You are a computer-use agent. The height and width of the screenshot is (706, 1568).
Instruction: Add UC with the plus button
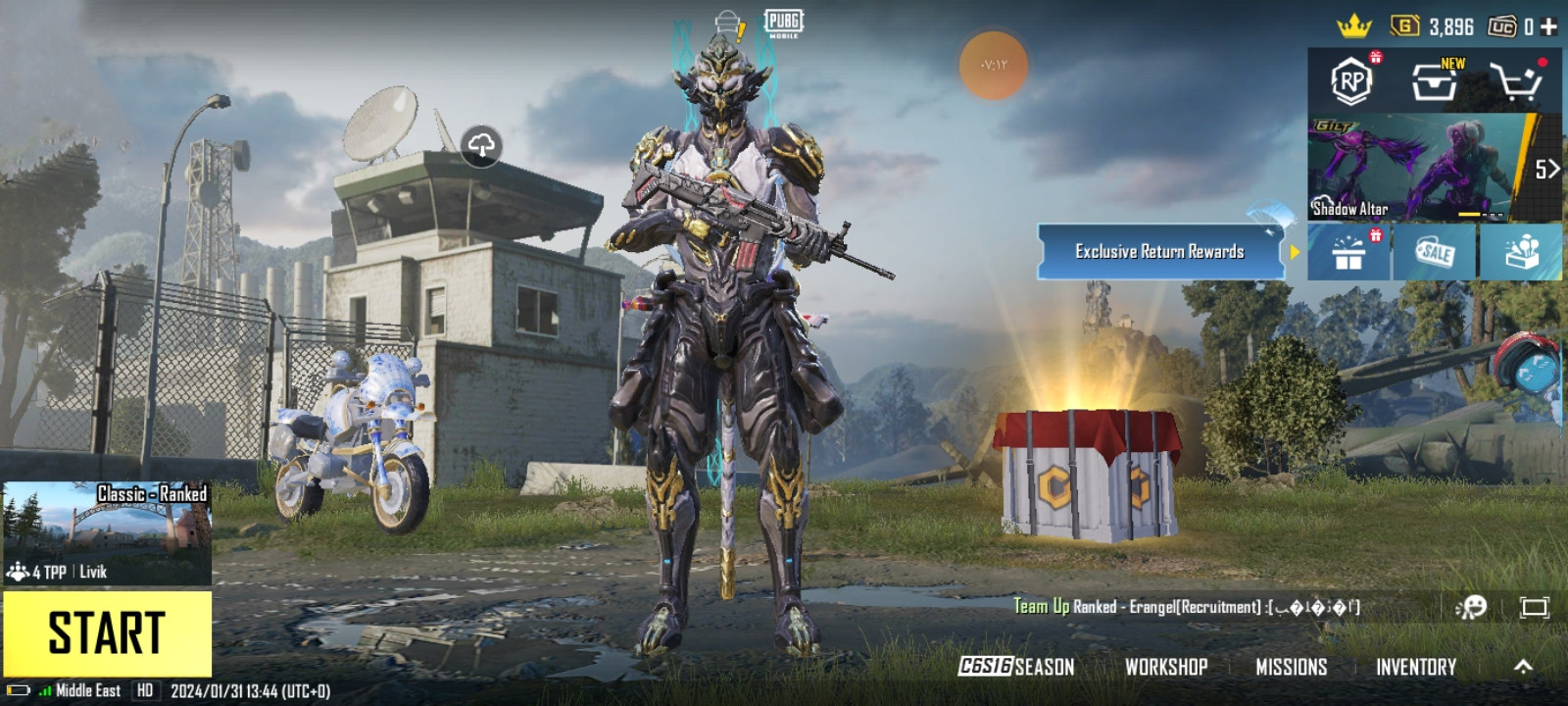[x=1548, y=26]
